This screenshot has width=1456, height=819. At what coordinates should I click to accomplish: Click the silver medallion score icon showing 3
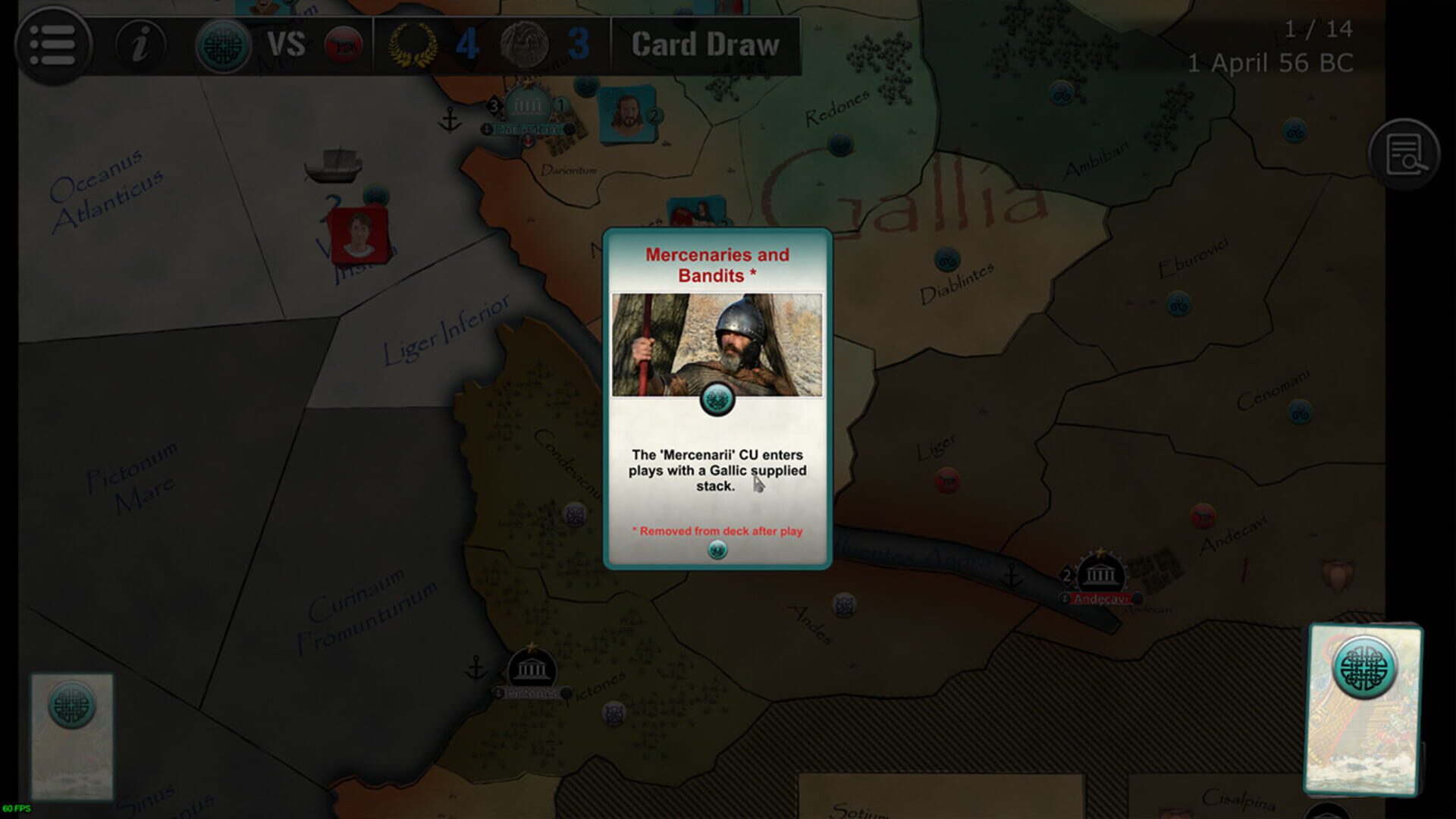click(x=525, y=43)
